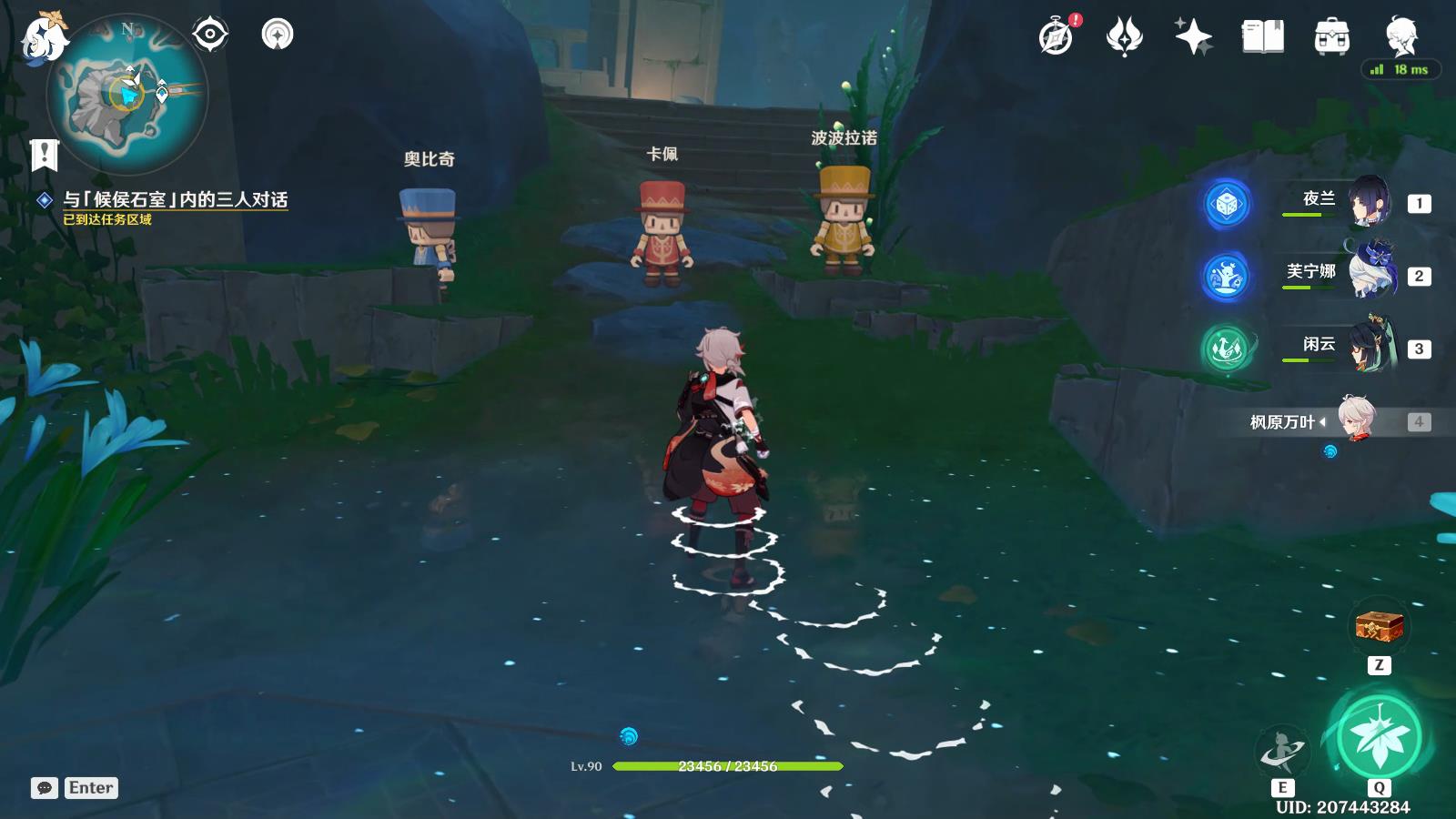
Task: Select the tracked quest objective text
Action: tap(175, 200)
